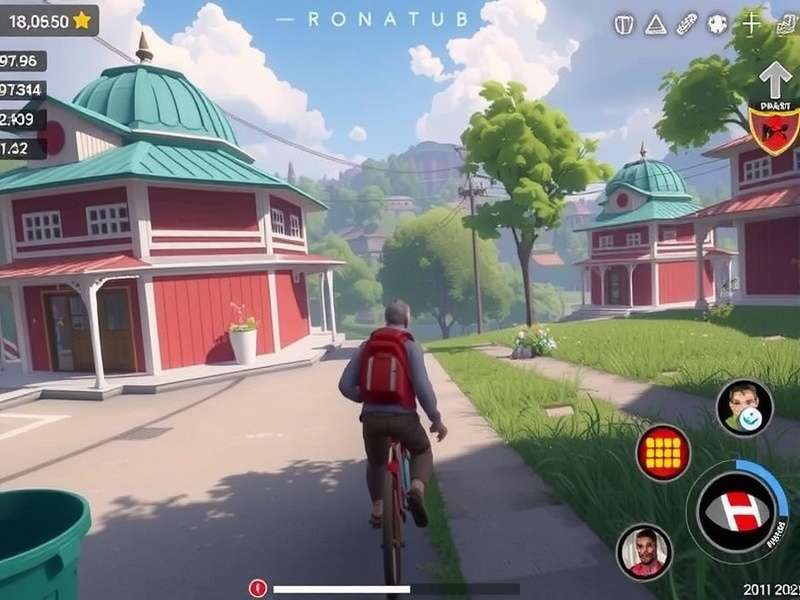This screenshot has height=600, width=800.
Task: Tap the large red H action button
Action: click(x=737, y=510)
